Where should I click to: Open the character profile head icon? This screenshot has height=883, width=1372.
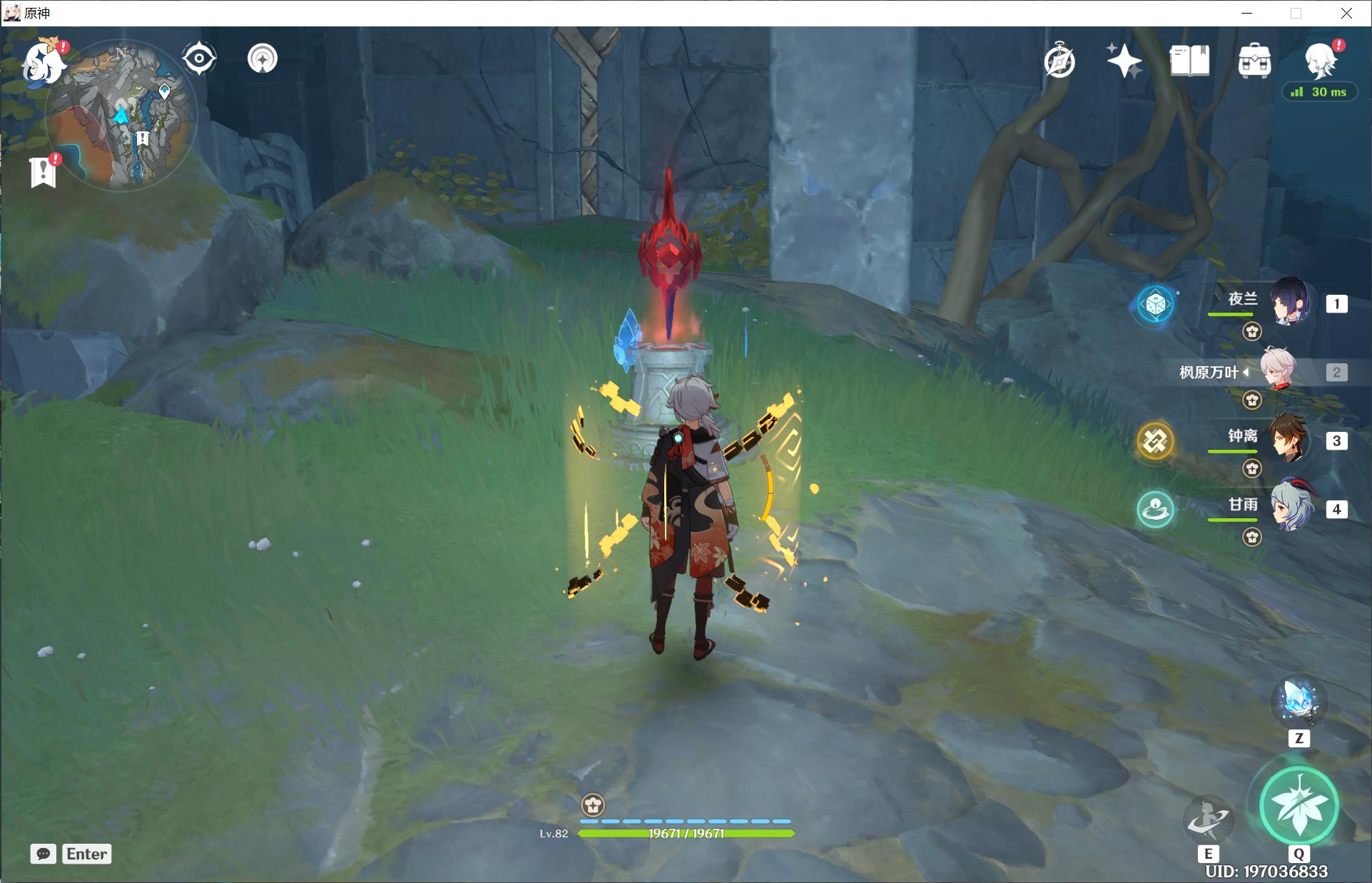coord(1319,59)
